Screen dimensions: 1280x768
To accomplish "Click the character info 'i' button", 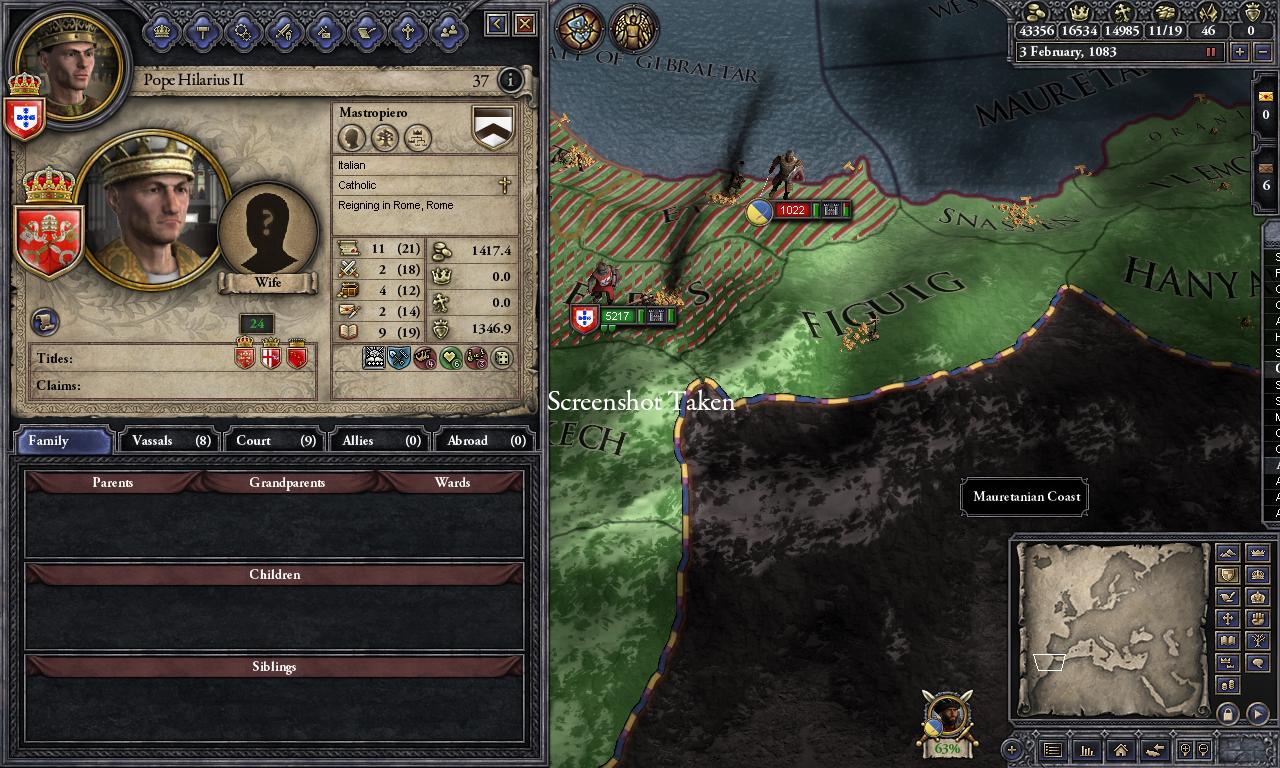I will (x=510, y=80).
